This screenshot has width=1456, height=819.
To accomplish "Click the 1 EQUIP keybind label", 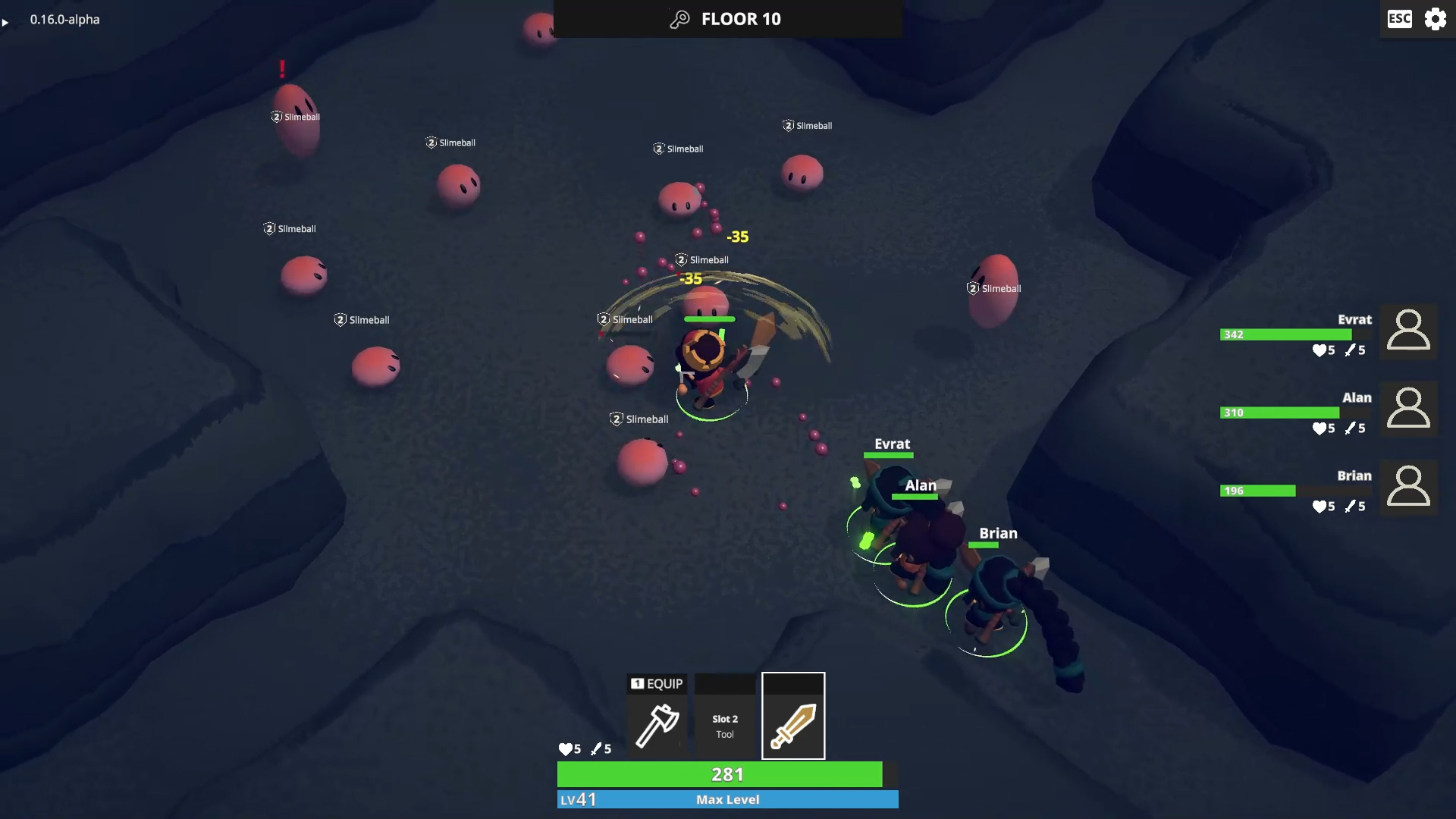I will point(657,683).
